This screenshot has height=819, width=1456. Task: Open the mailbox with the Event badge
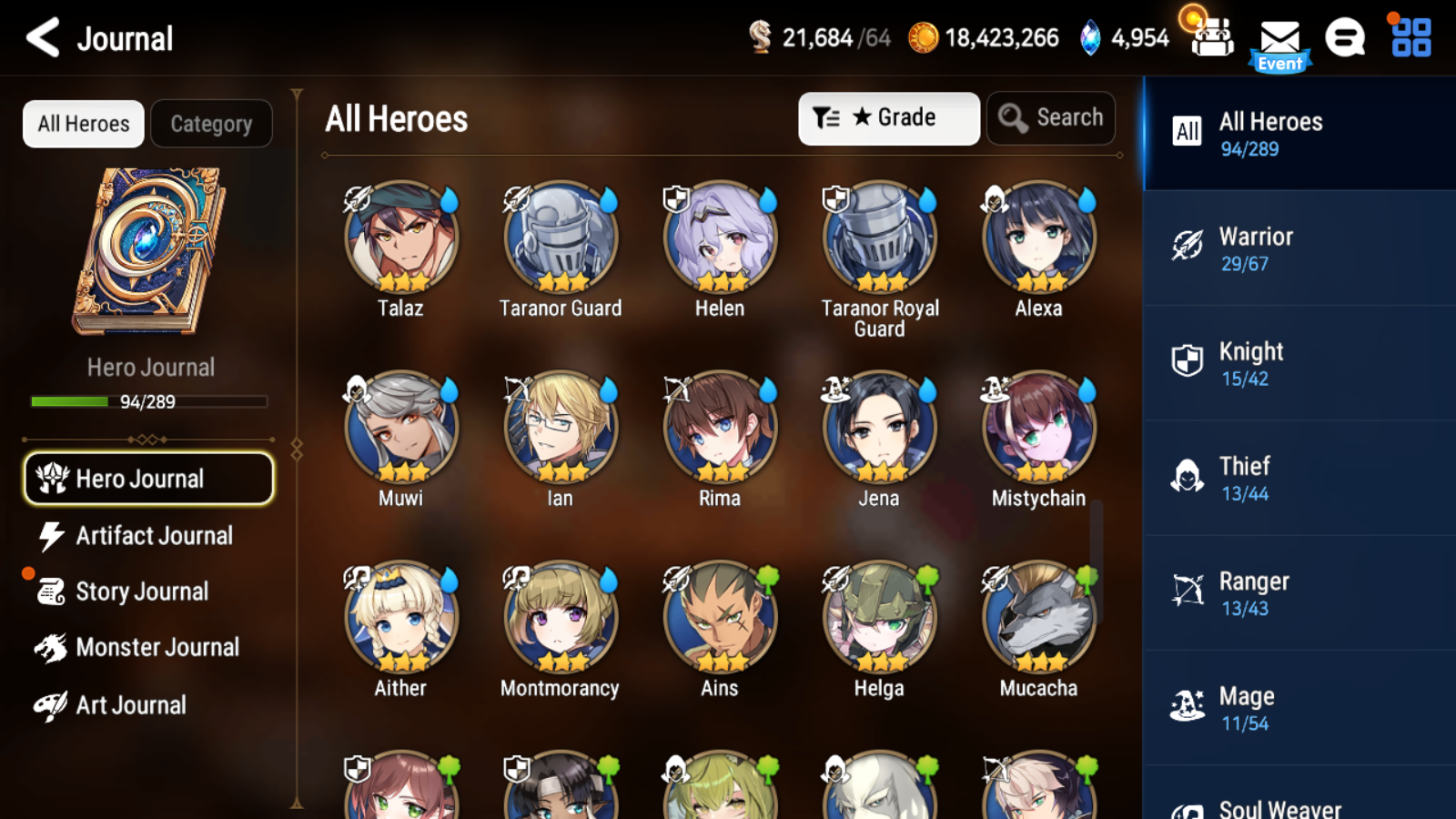coord(1281,38)
